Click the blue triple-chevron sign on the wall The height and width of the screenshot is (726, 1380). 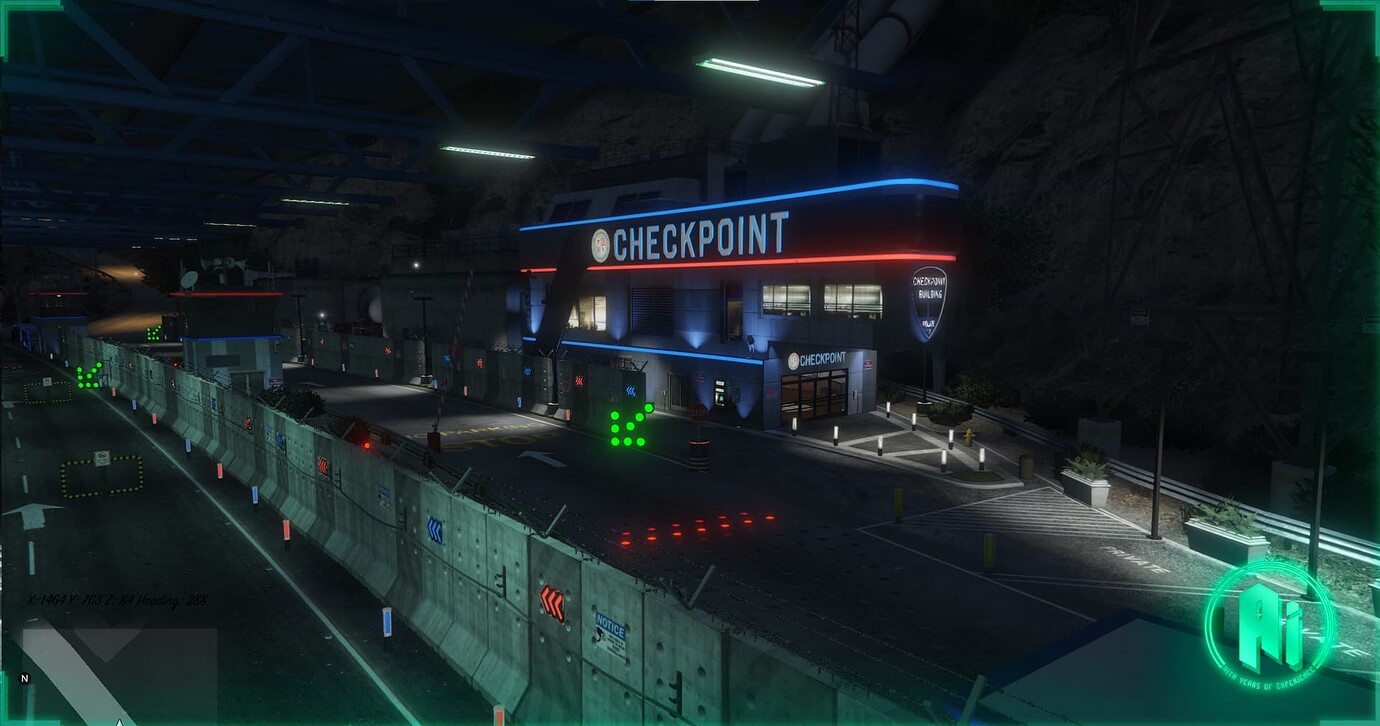coord(630,391)
